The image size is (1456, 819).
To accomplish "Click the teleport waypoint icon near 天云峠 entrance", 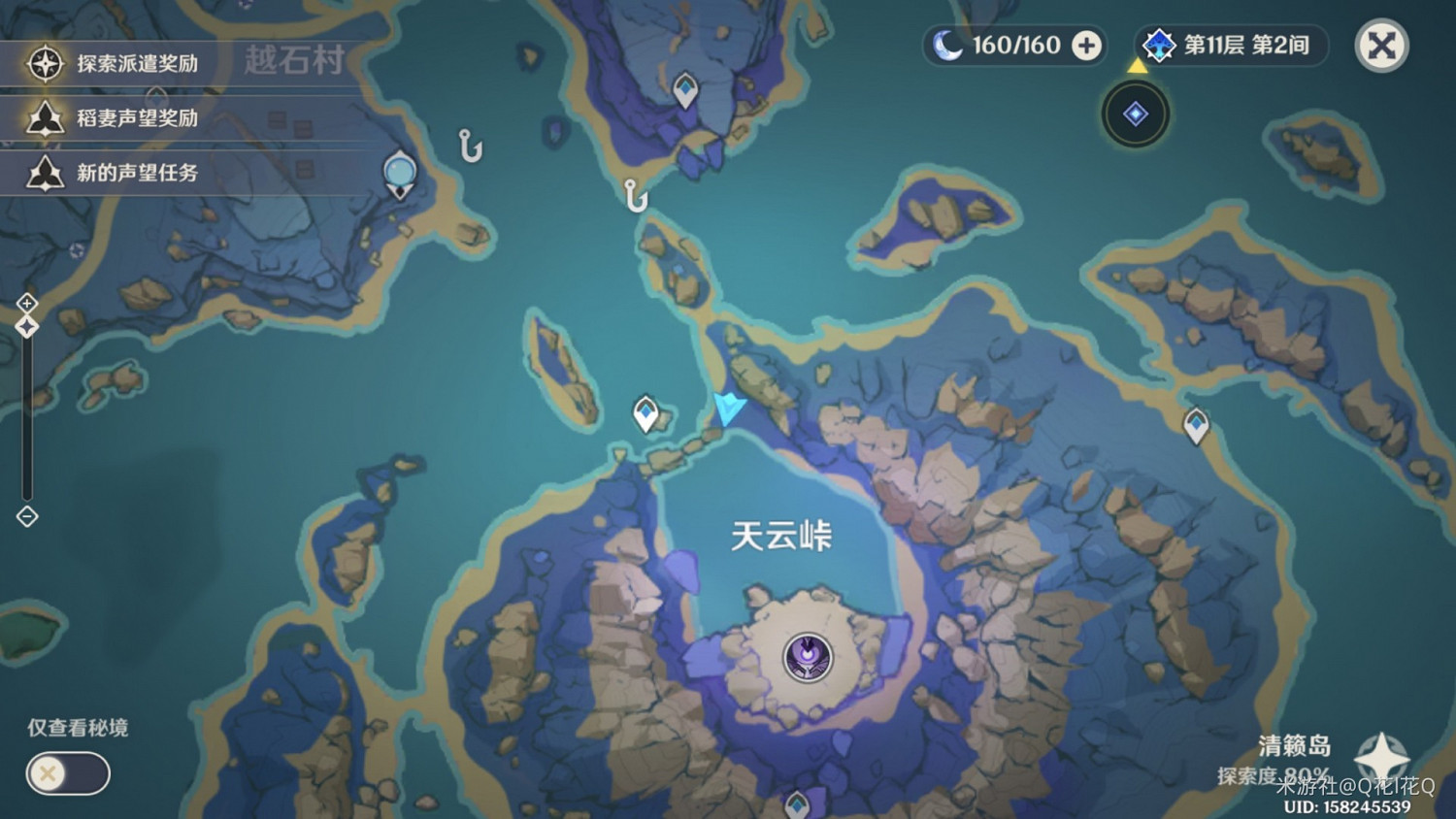I will coord(645,411).
